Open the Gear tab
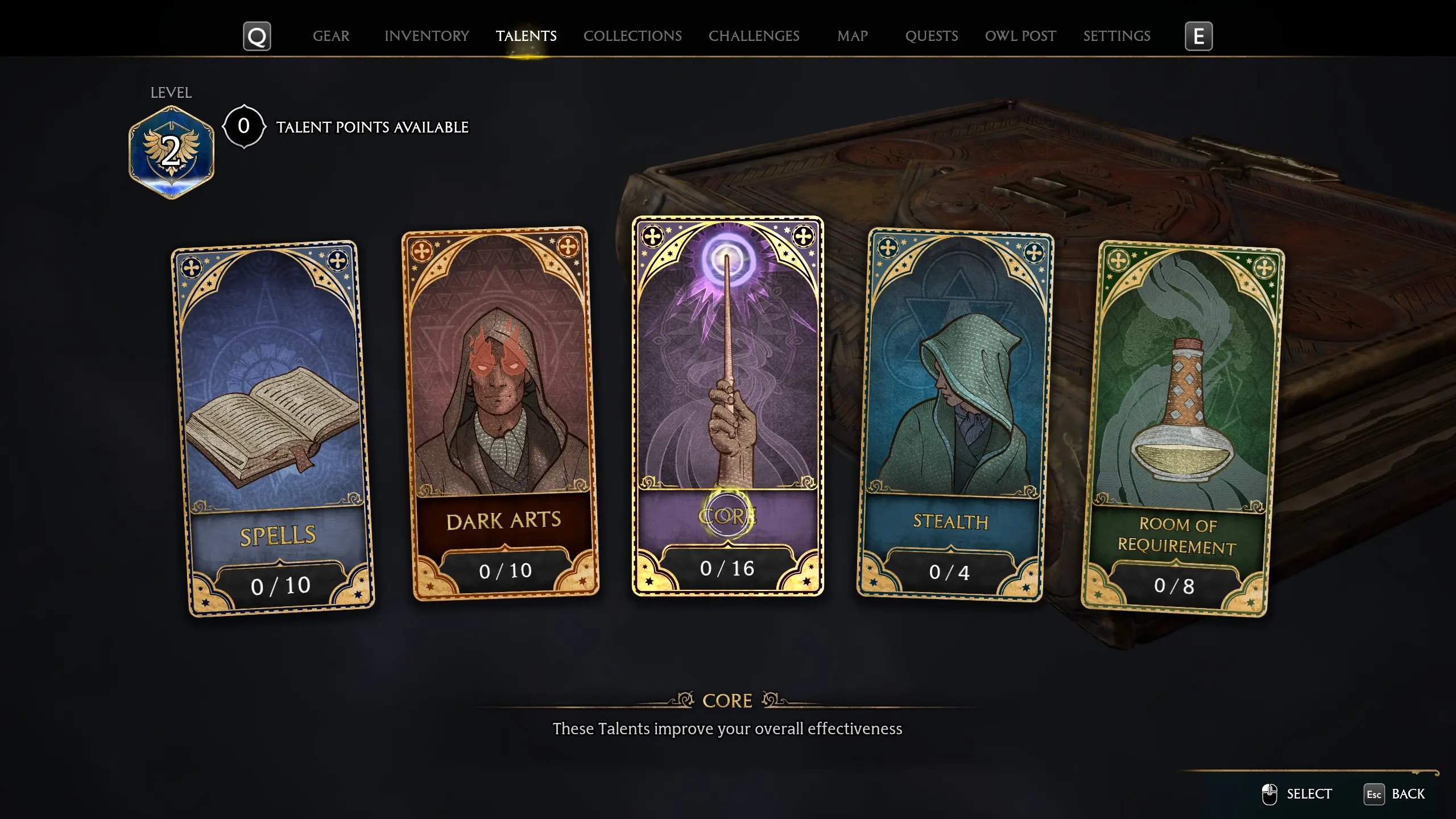Viewport: 1456px width, 819px height. [330, 36]
